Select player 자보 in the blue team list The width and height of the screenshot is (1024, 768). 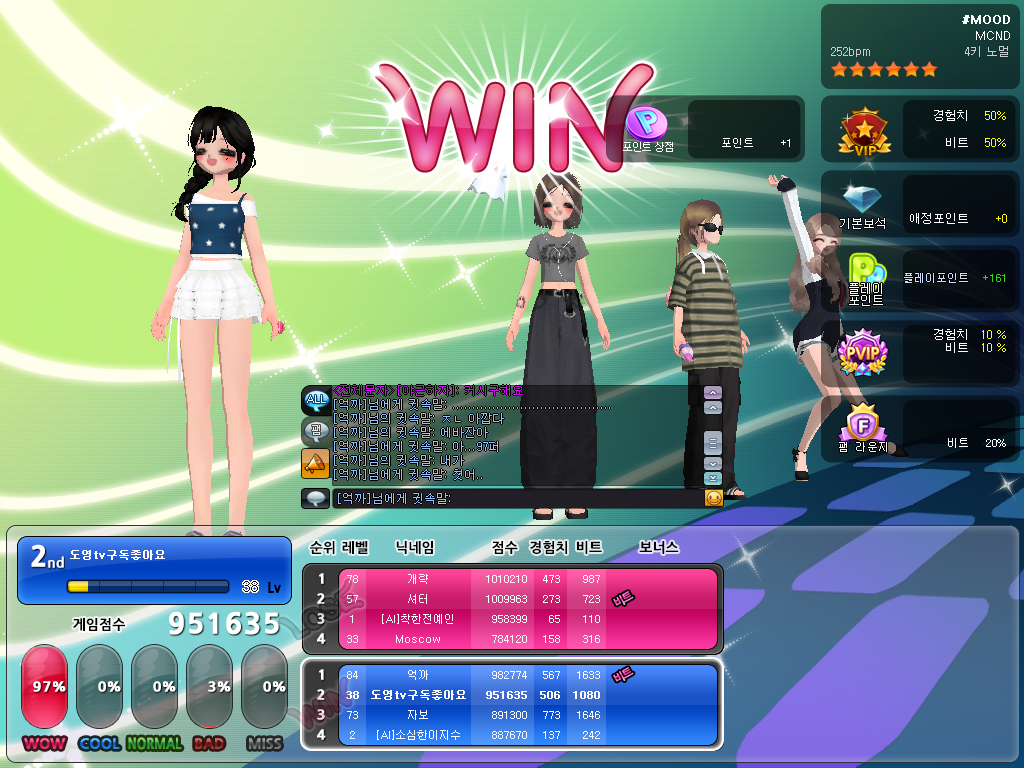417,715
